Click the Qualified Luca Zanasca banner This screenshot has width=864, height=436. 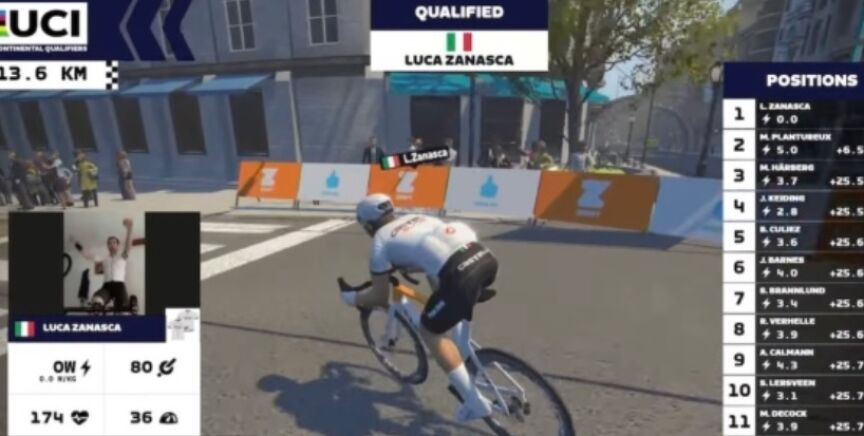[459, 36]
